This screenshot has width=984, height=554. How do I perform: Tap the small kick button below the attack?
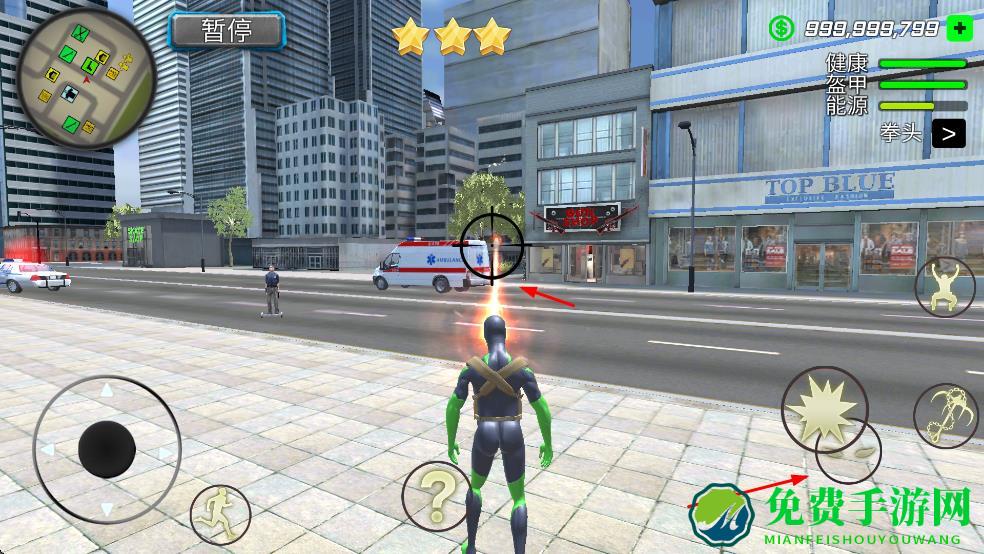(x=849, y=456)
